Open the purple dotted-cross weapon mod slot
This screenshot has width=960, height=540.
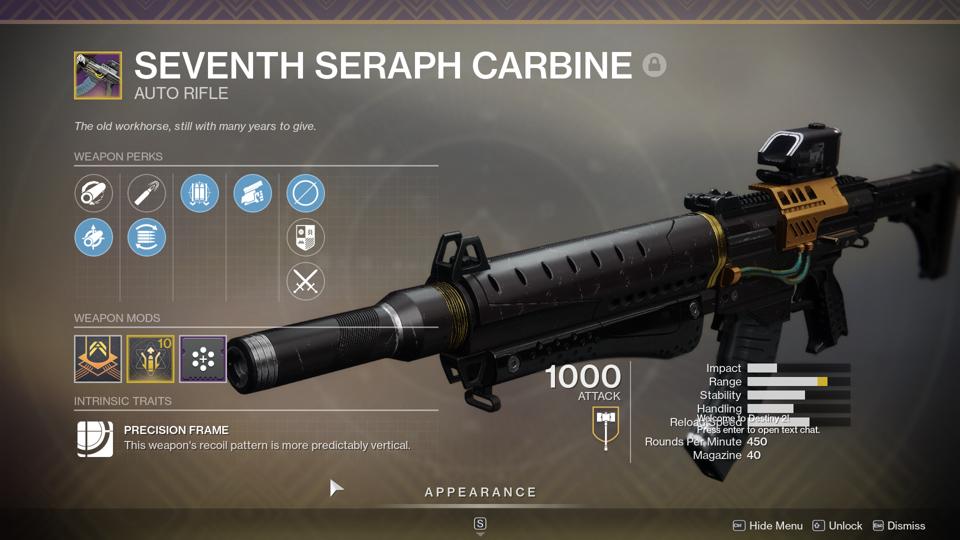point(203,359)
